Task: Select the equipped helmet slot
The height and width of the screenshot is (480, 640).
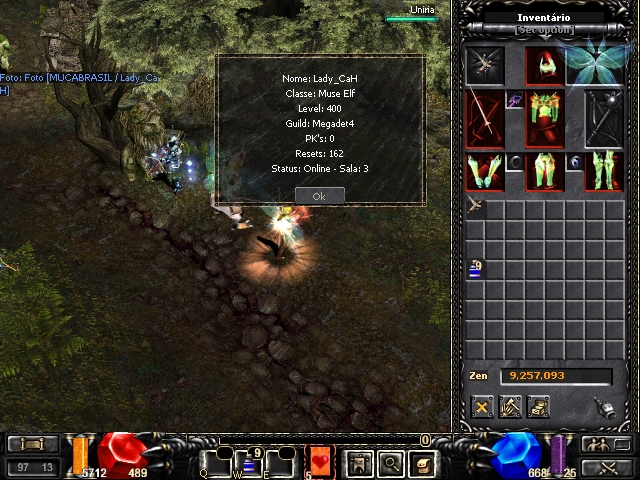Action: 545,65
